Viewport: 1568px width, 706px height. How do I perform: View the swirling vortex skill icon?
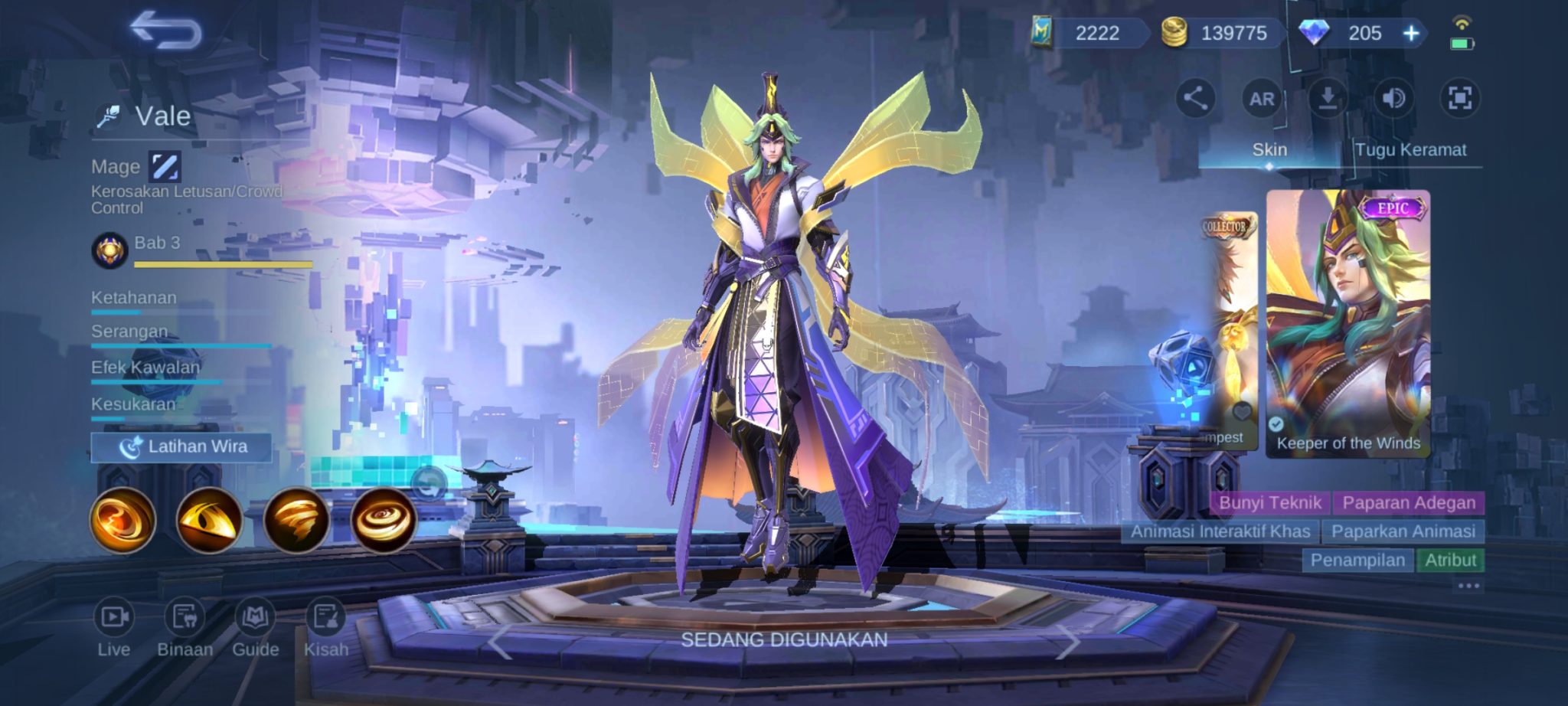[384, 520]
